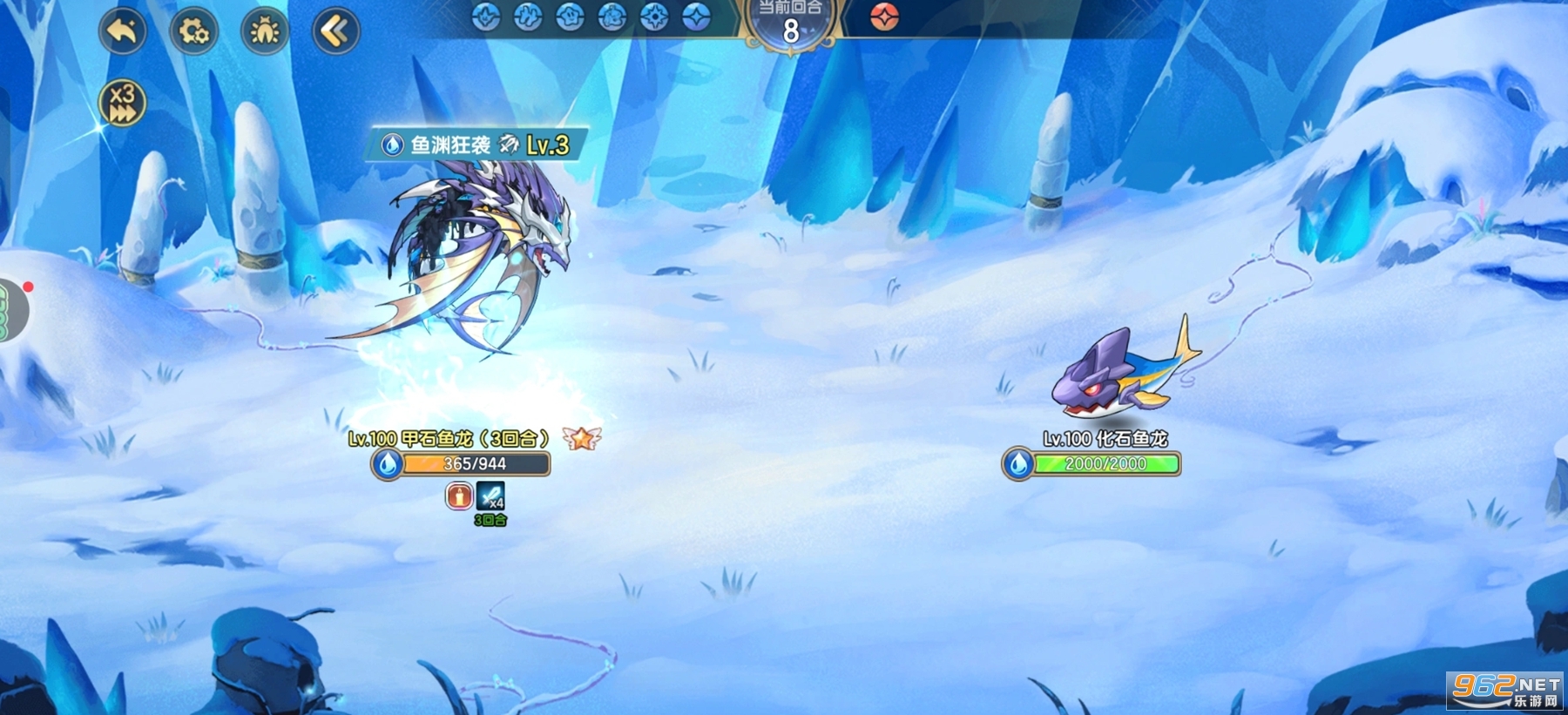Open the battle settings gear

(x=196, y=29)
